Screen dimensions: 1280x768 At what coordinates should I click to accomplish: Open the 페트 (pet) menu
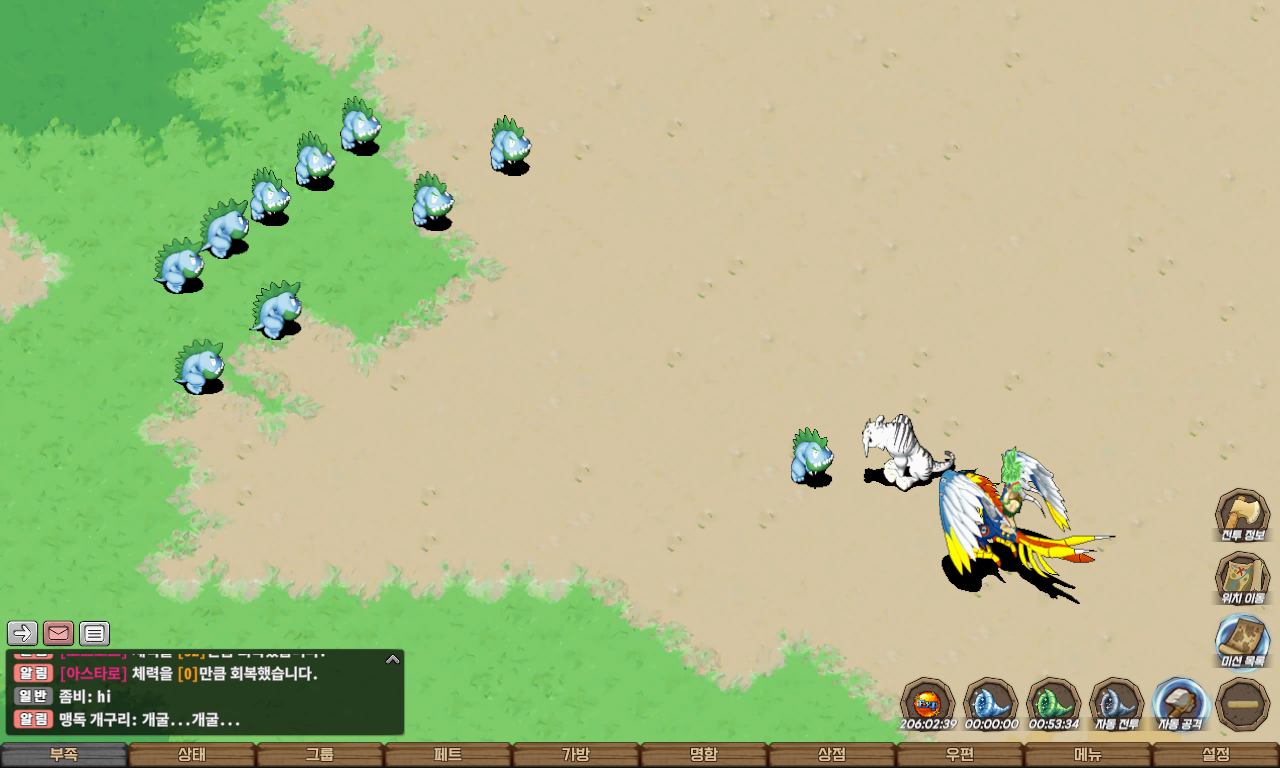point(448,754)
